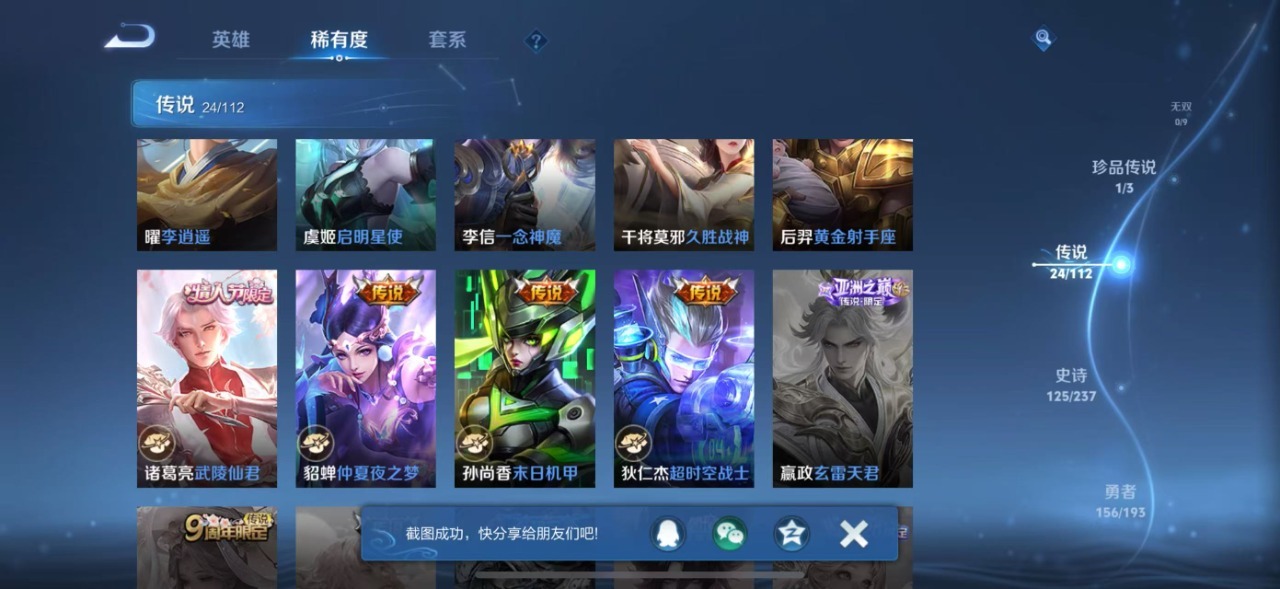Select the 曜 李逍遥 skin card
Screen dimensions: 1280x589
tap(207, 194)
